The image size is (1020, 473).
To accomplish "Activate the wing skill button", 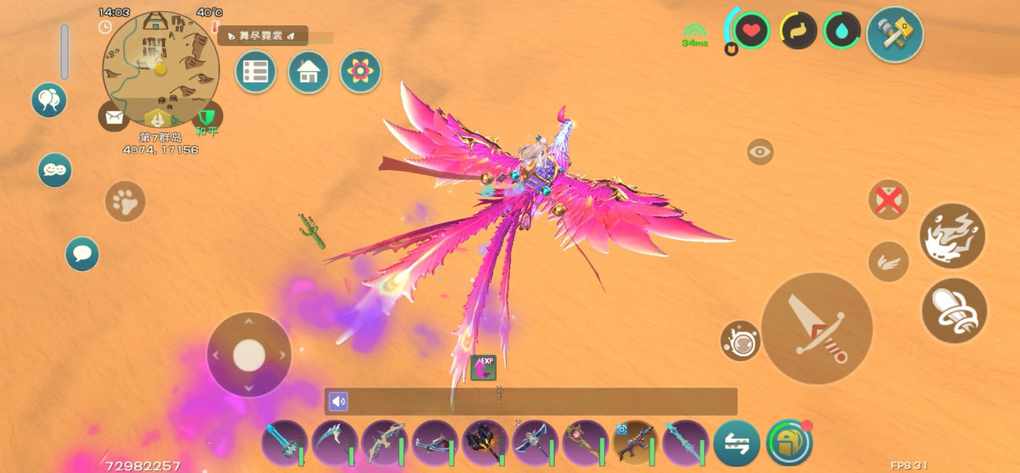I will click(x=888, y=262).
